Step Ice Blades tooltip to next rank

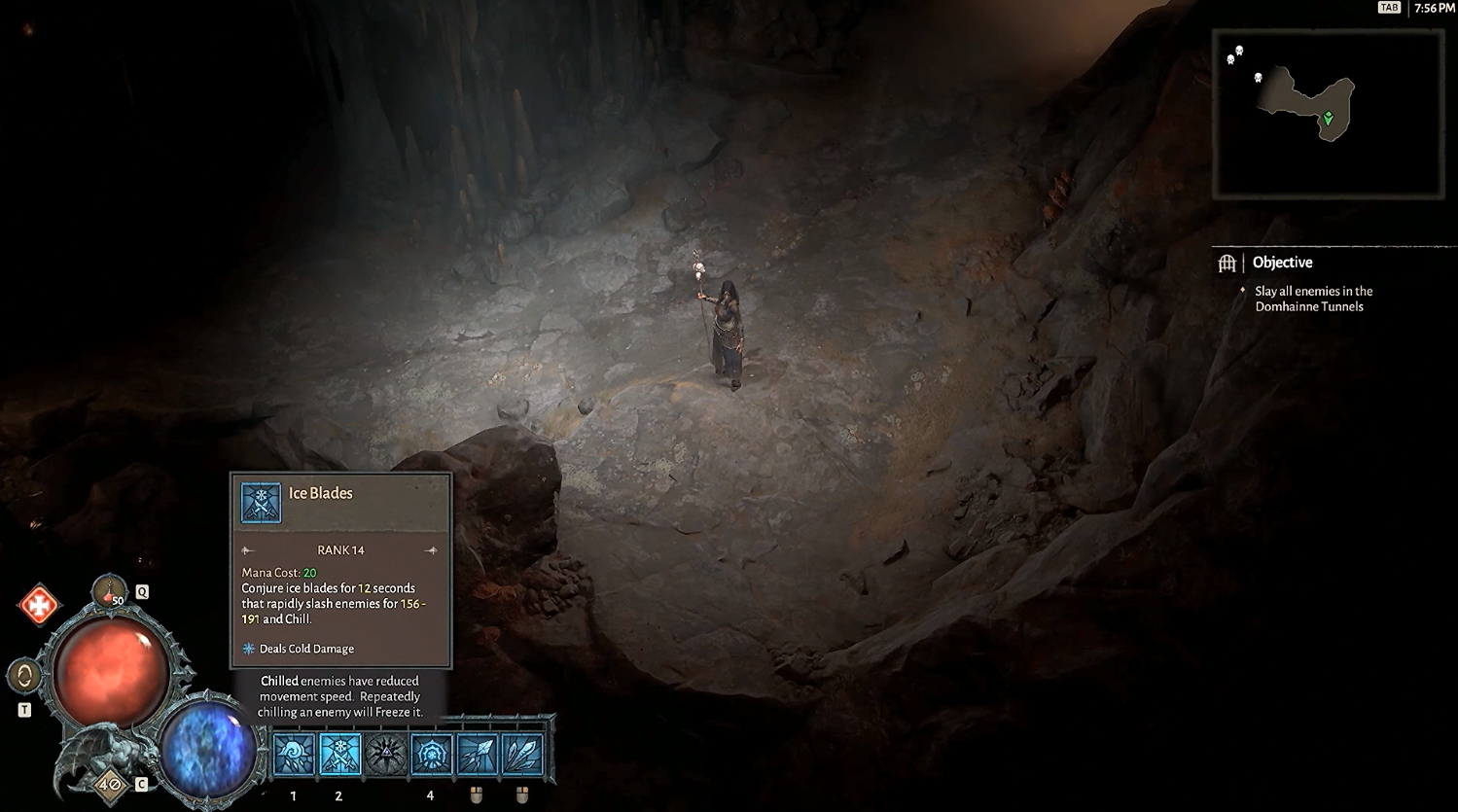click(x=431, y=550)
